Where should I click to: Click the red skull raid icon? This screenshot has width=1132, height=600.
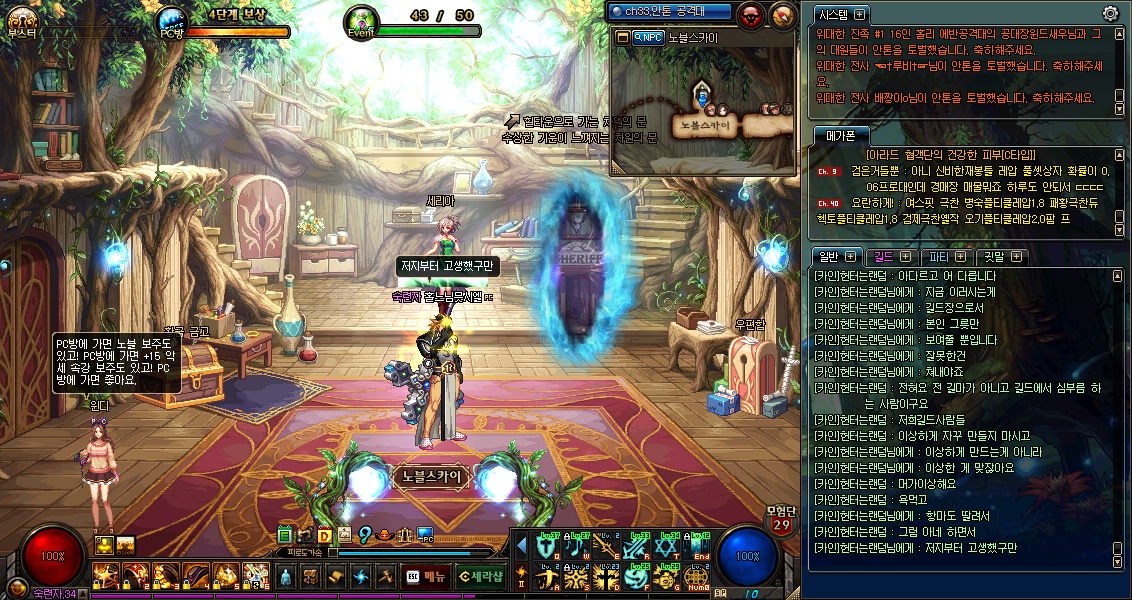pos(750,13)
